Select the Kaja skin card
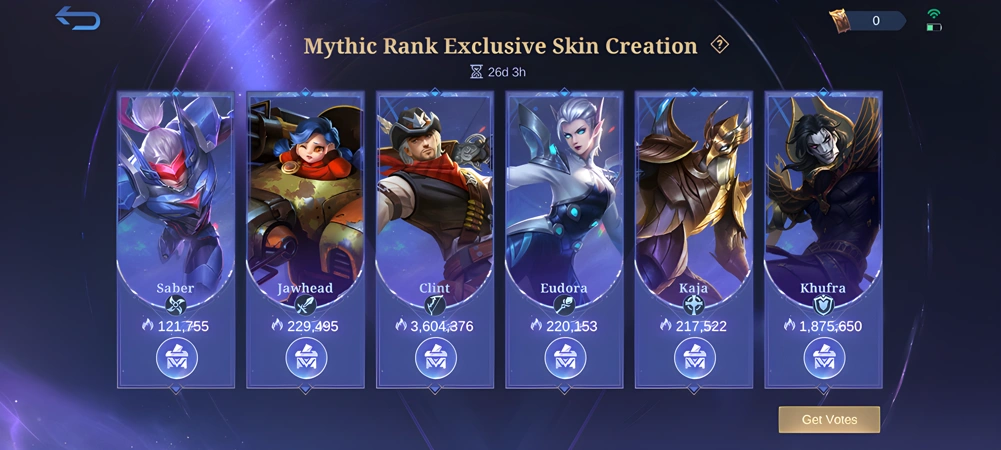 pyautogui.click(x=694, y=190)
